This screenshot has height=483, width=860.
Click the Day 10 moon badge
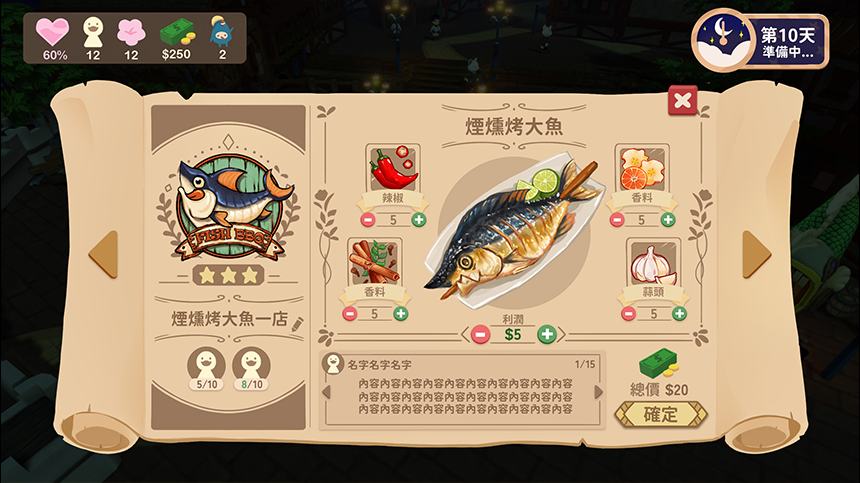coord(722,40)
